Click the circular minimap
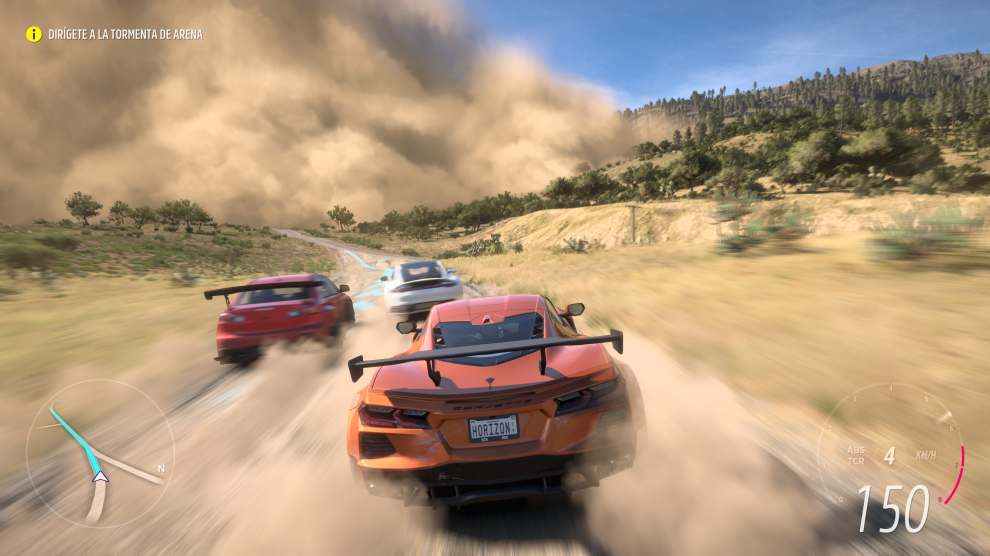 (100, 453)
